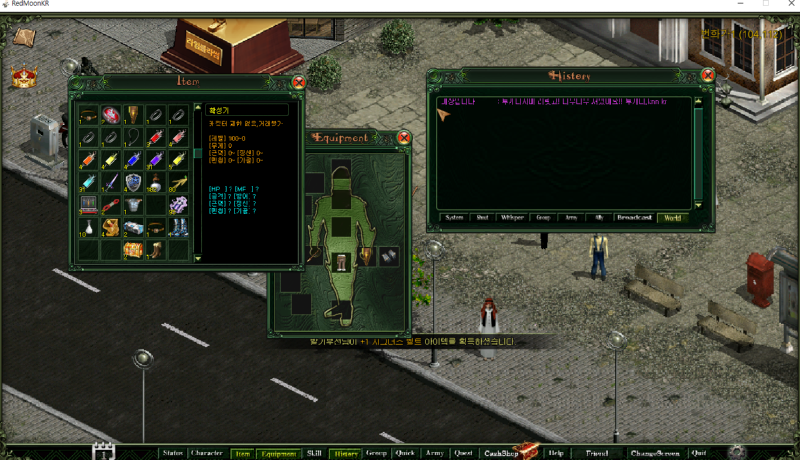The image size is (800, 460).
Task: Open the Status panel from bottom bar
Action: pos(172,453)
